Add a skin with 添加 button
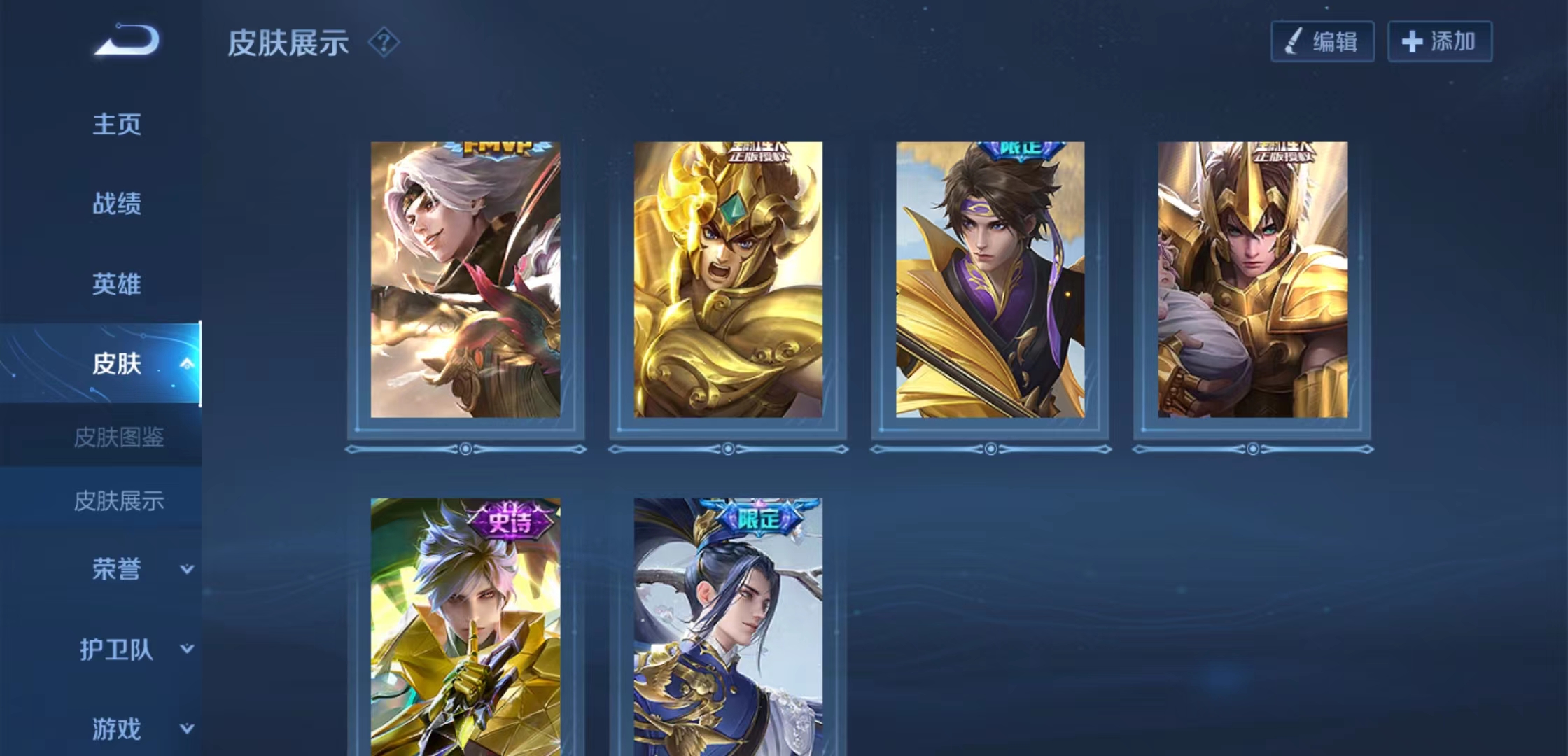The height and width of the screenshot is (756, 1568). [x=1439, y=42]
